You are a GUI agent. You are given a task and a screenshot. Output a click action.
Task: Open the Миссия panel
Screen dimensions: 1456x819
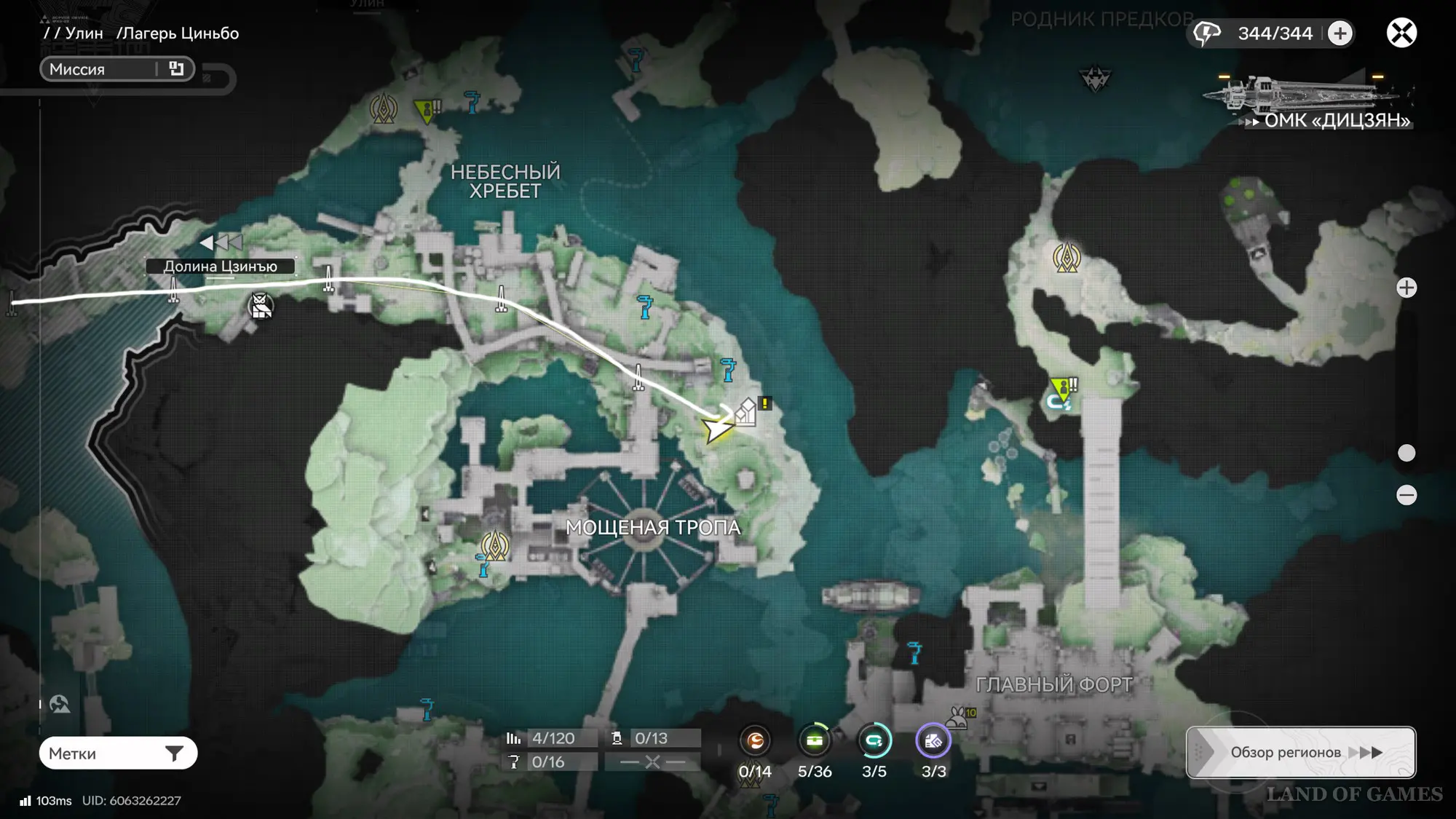[116, 69]
